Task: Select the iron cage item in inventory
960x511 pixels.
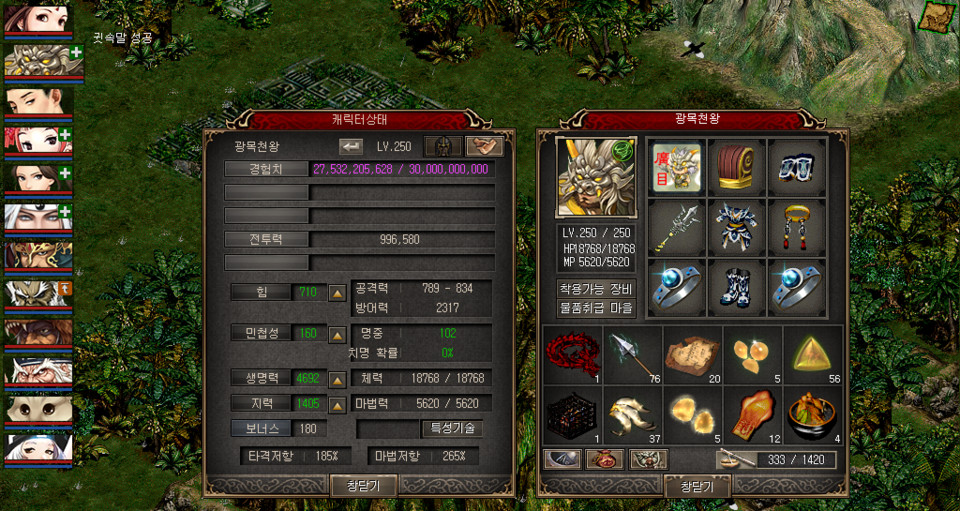Action: coord(574,414)
